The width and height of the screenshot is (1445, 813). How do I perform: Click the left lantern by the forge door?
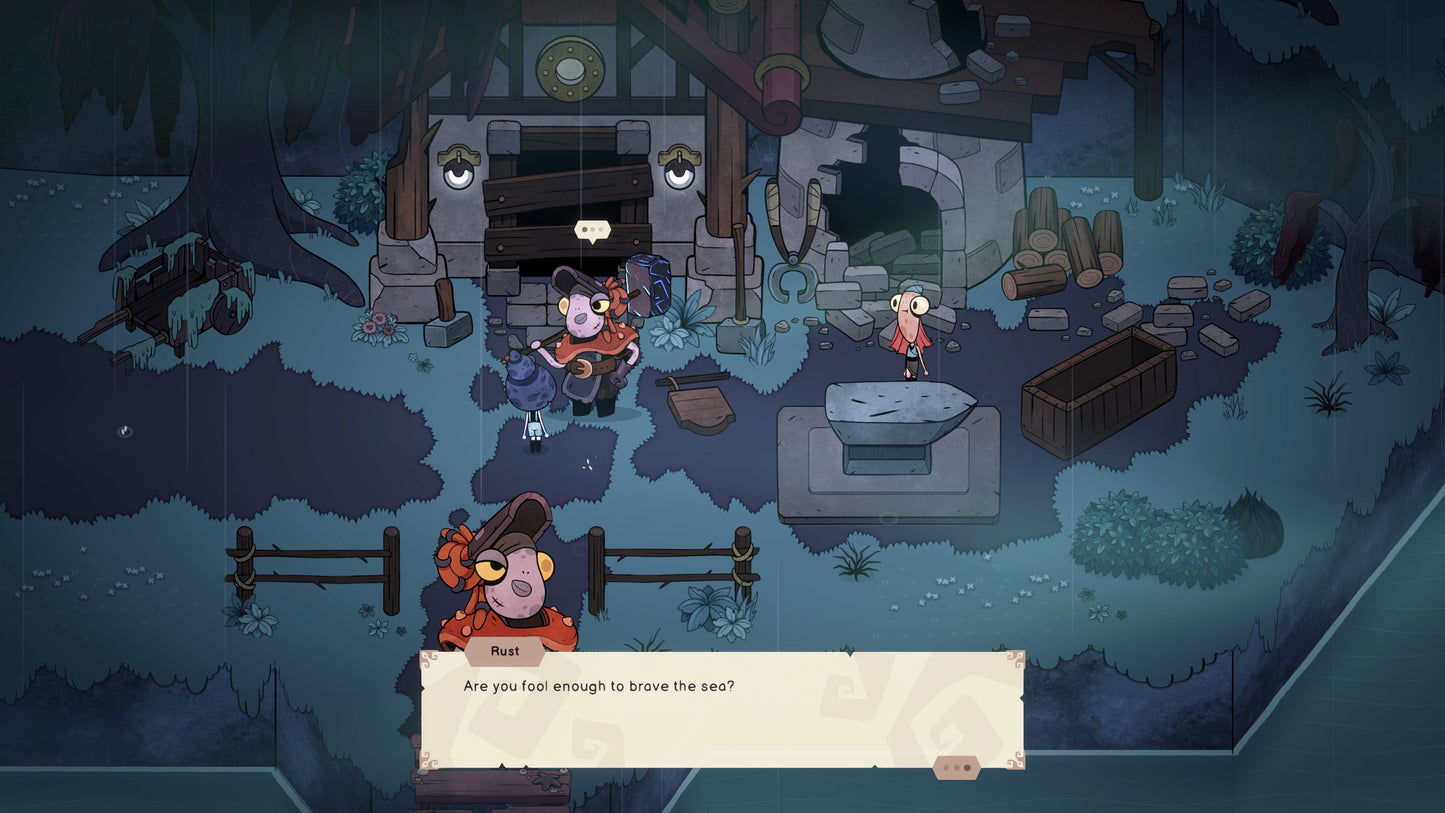click(459, 168)
